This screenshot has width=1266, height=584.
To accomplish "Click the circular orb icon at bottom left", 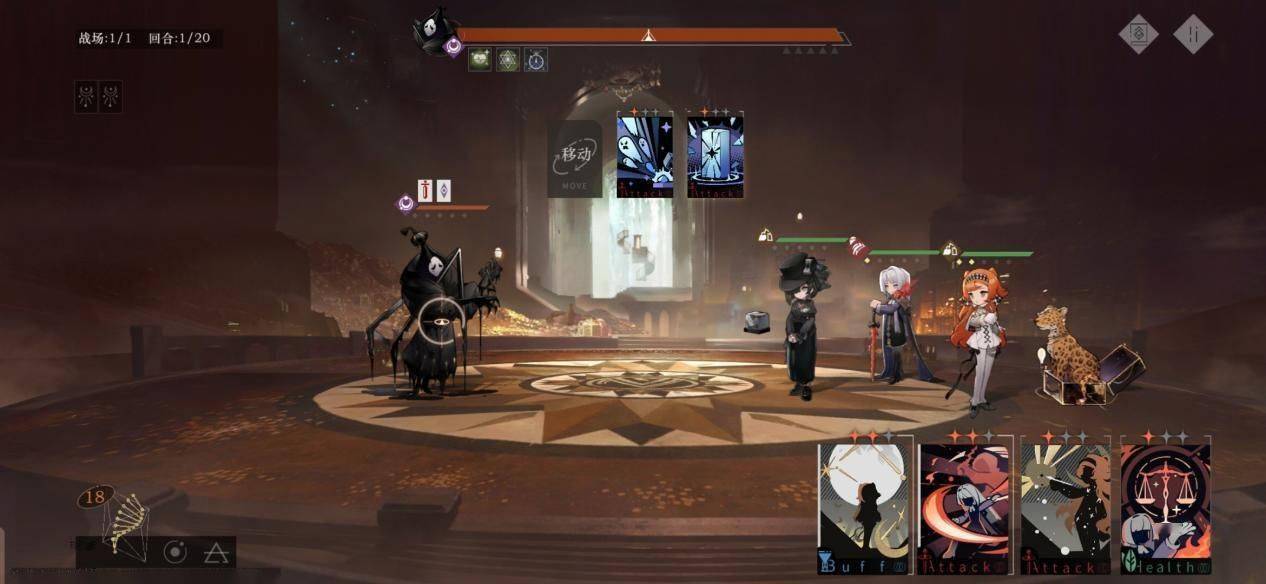I will click(175, 551).
